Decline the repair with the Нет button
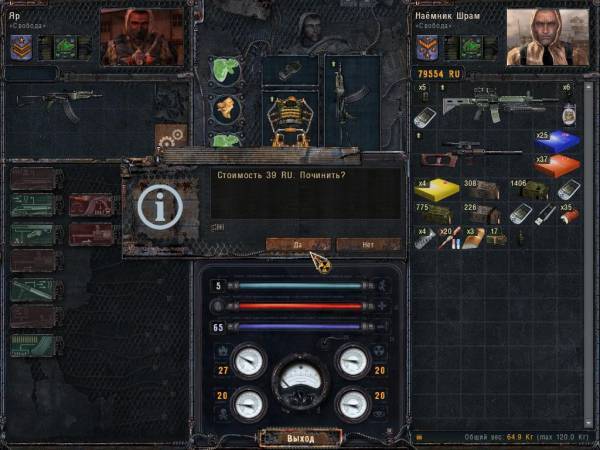The height and width of the screenshot is (450, 600). coord(368,244)
